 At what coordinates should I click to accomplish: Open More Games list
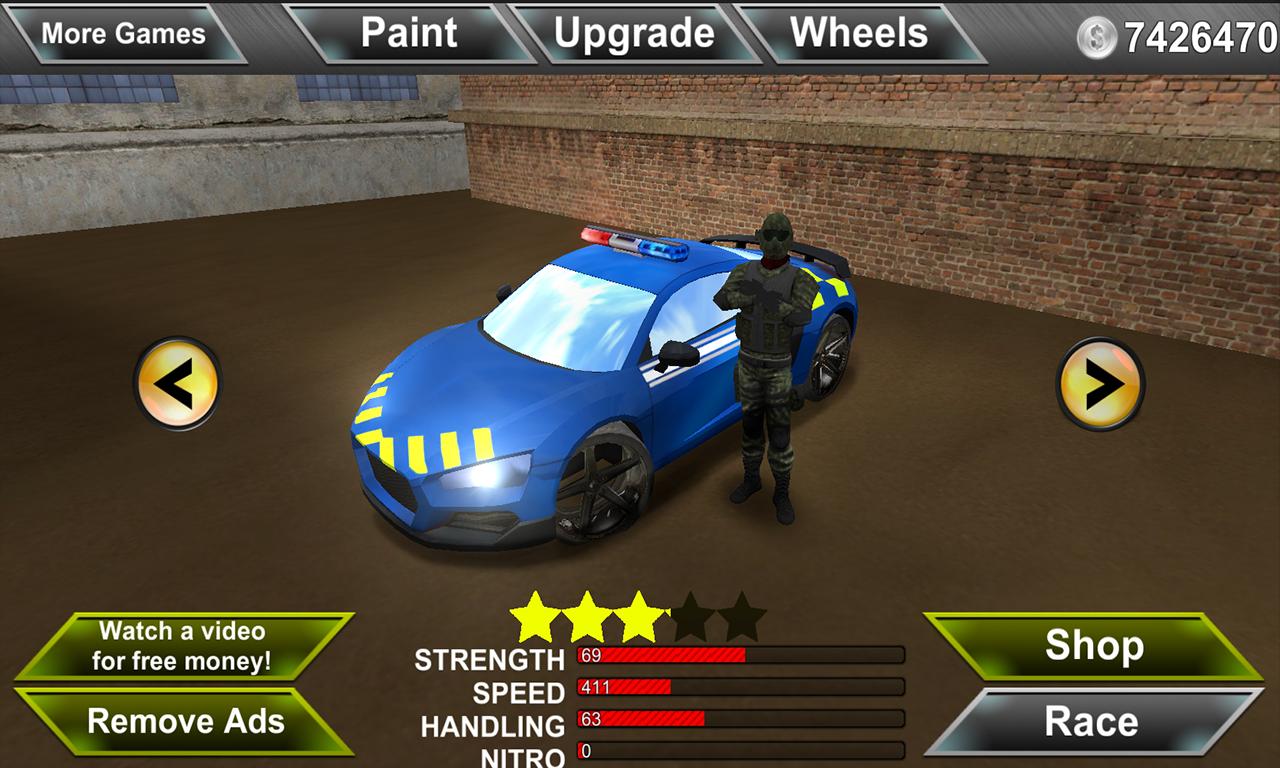click(x=123, y=31)
